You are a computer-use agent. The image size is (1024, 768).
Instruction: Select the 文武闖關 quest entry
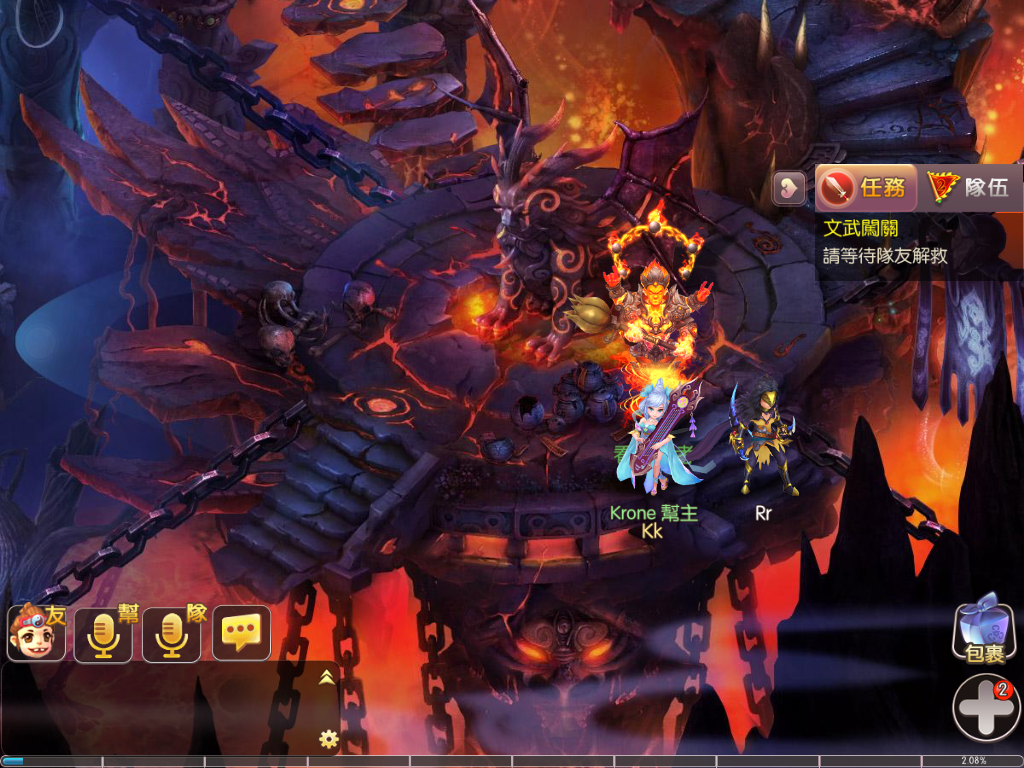pos(860,229)
